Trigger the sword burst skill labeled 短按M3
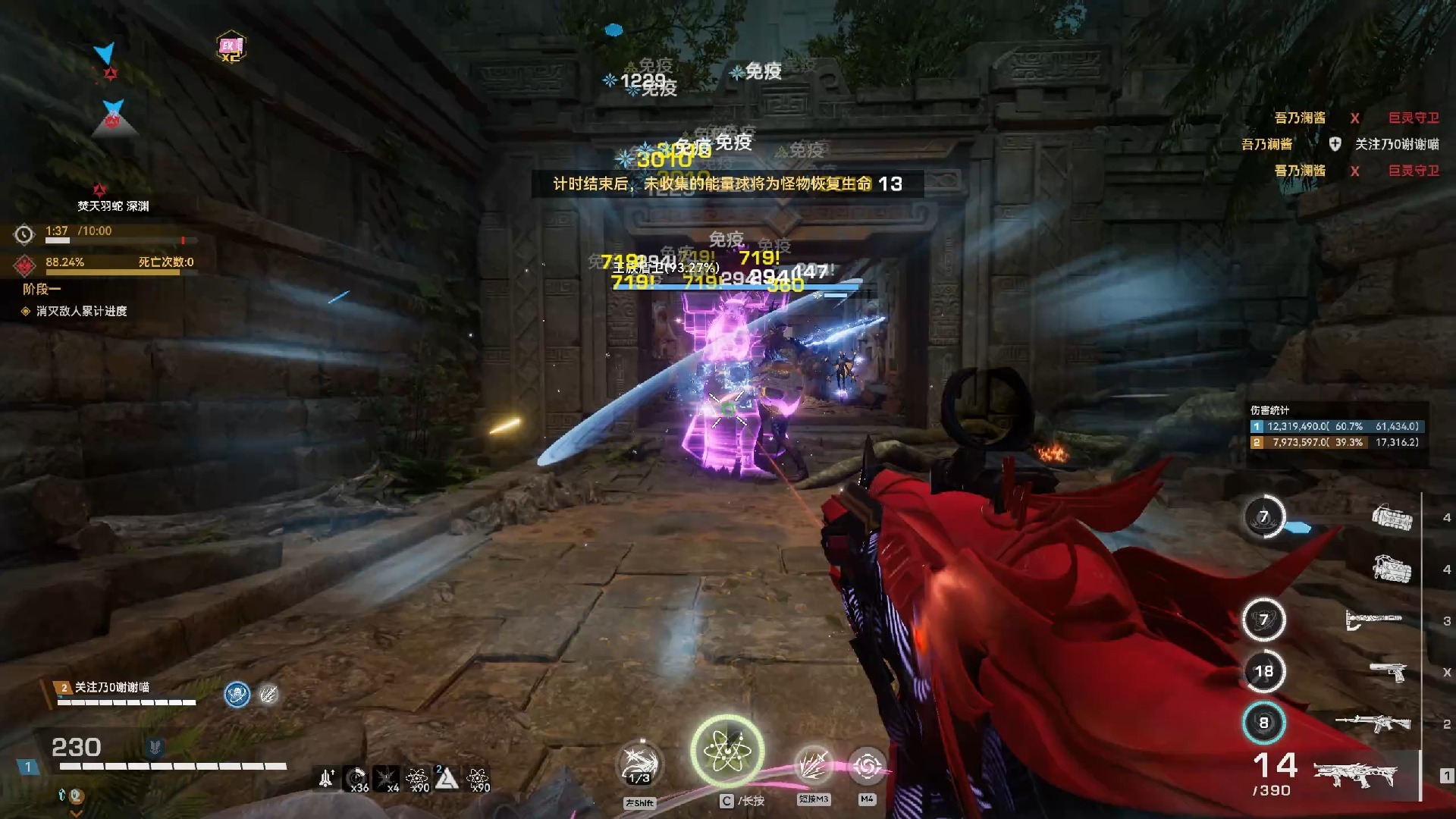This screenshot has width=1456, height=819. [813, 765]
